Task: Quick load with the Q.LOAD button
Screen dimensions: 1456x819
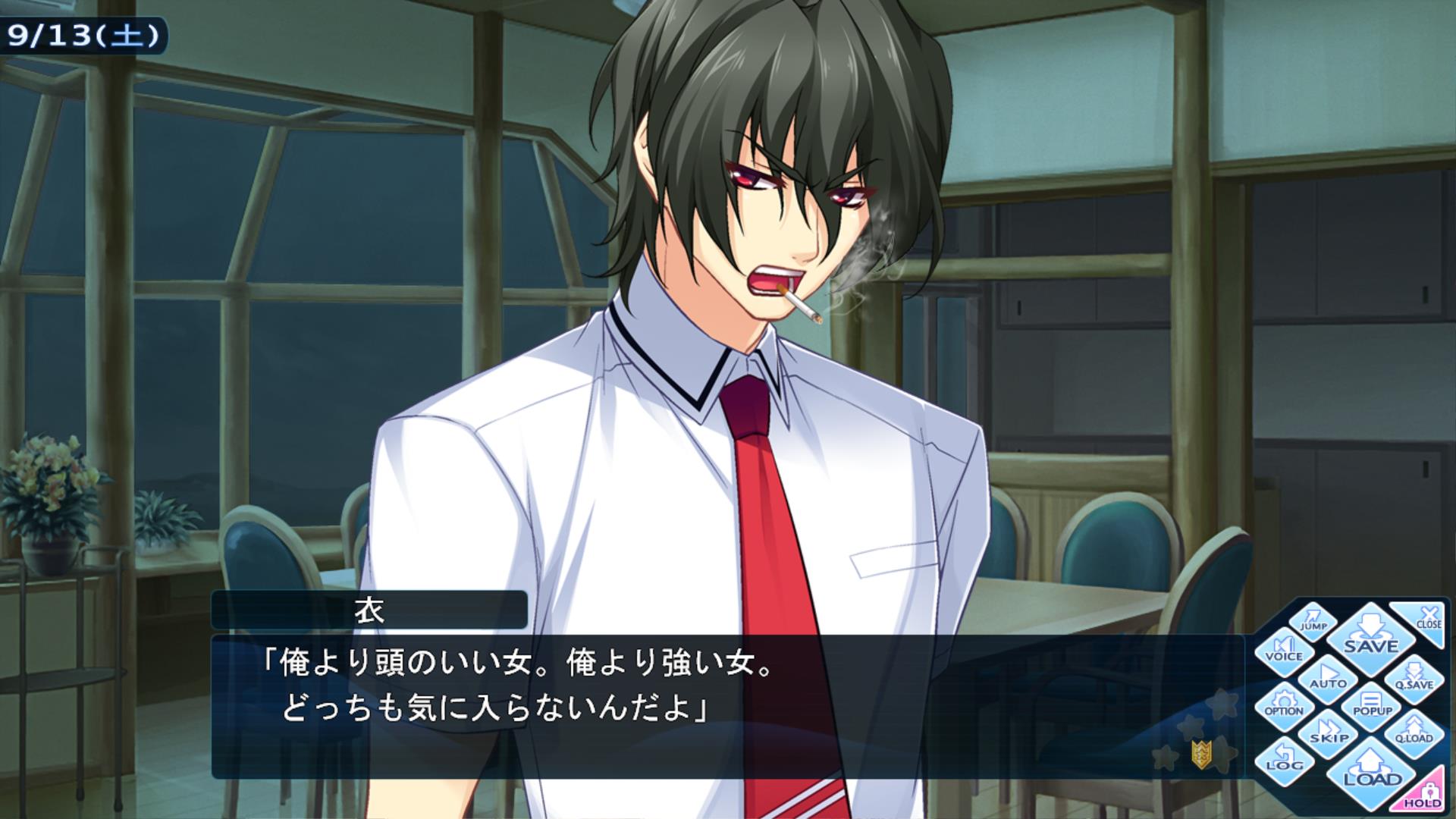Action: click(1414, 732)
